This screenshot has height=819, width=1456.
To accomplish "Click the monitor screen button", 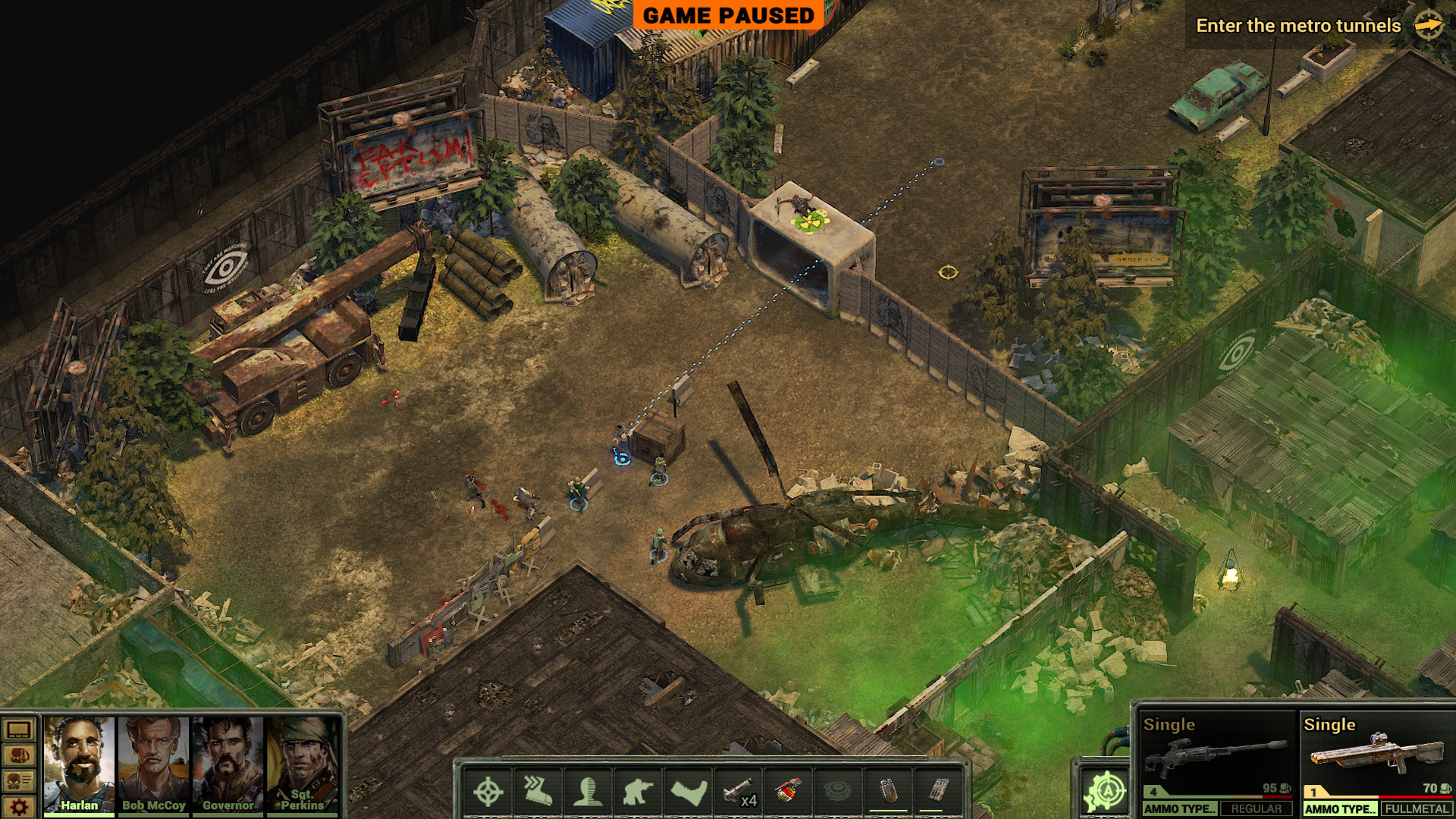I will [19, 730].
